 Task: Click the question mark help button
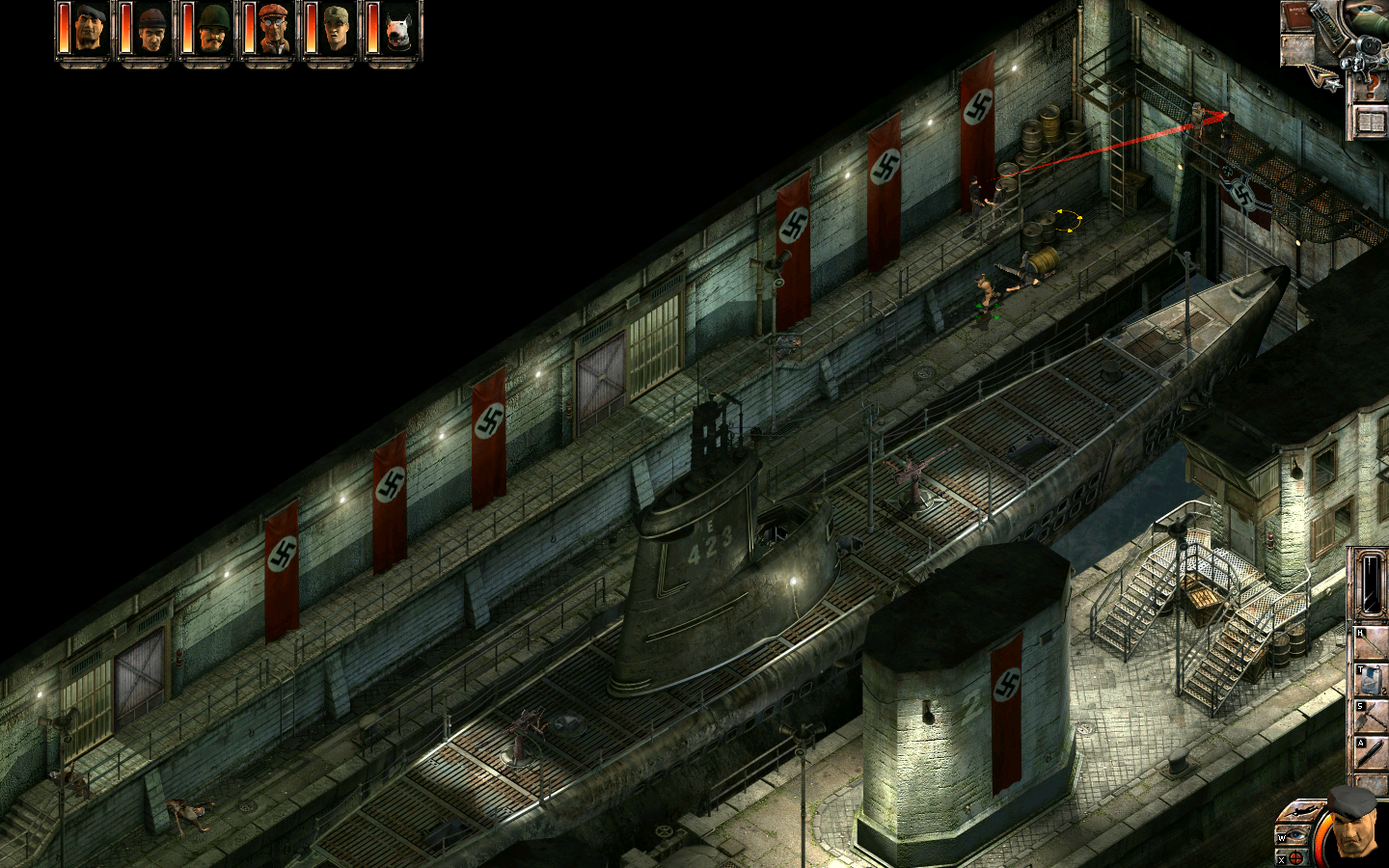[1371, 87]
